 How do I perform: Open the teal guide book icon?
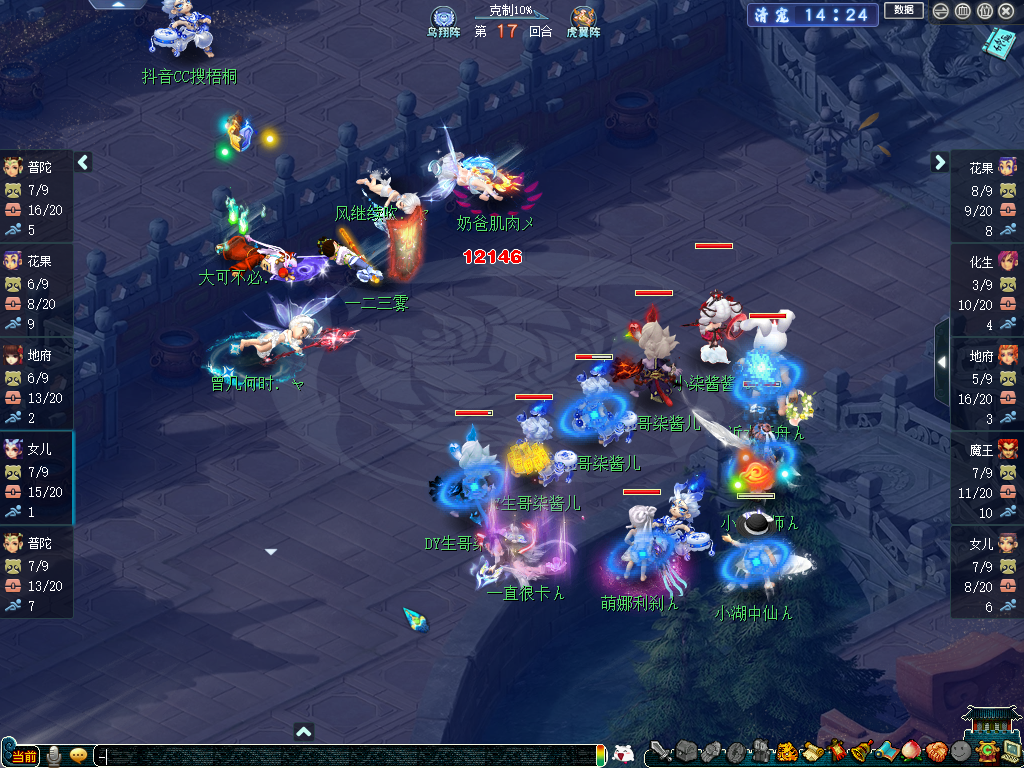(x=997, y=43)
